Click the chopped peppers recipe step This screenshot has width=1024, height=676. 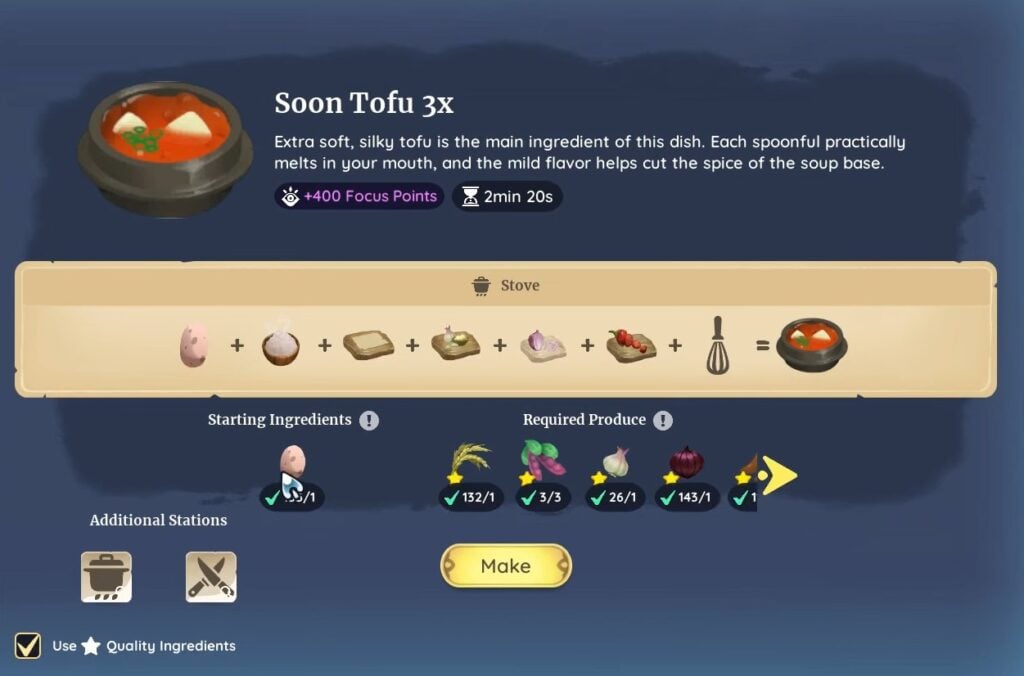tap(631, 345)
